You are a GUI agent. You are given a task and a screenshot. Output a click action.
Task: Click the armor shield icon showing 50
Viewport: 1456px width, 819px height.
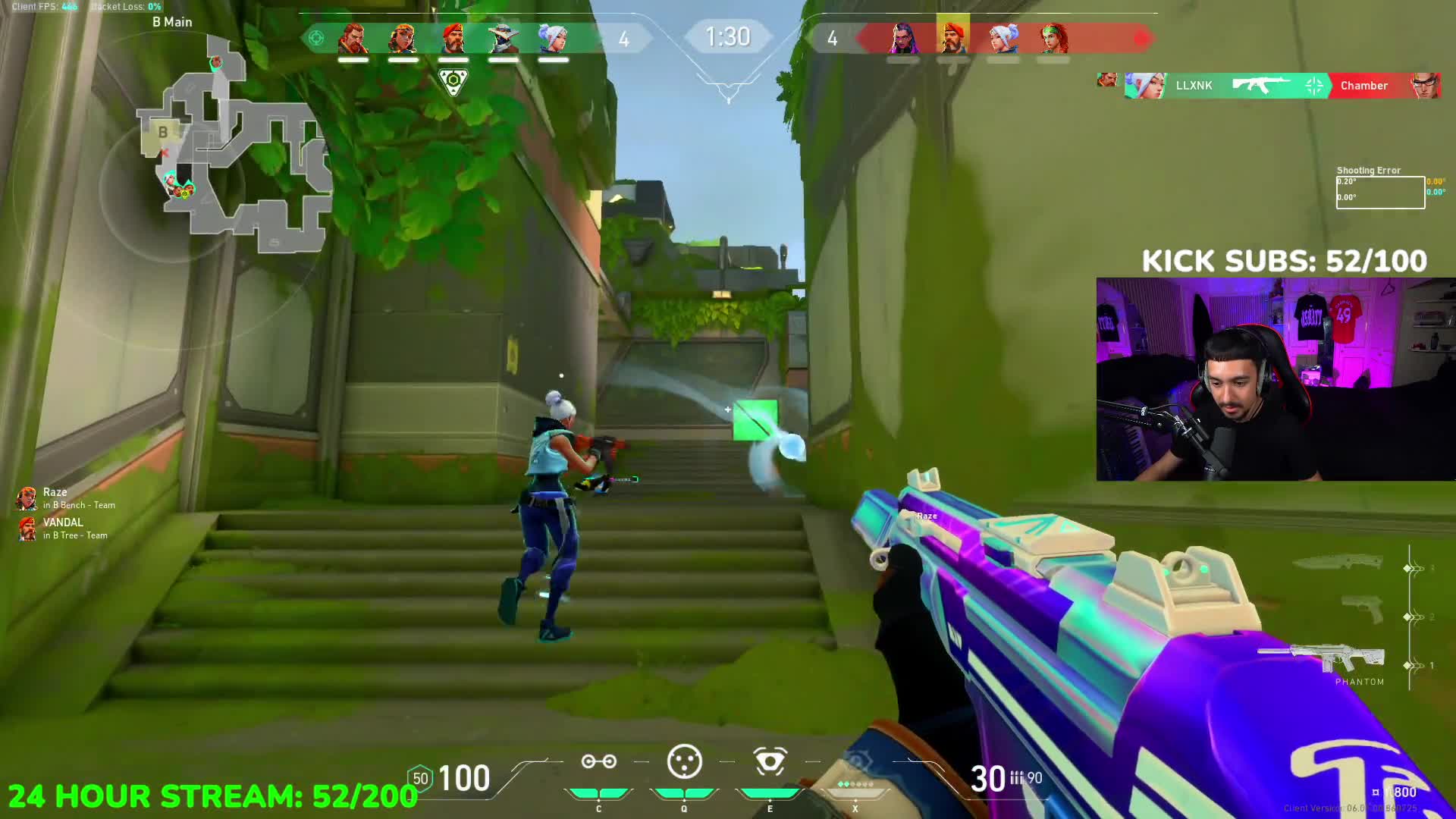(x=420, y=779)
